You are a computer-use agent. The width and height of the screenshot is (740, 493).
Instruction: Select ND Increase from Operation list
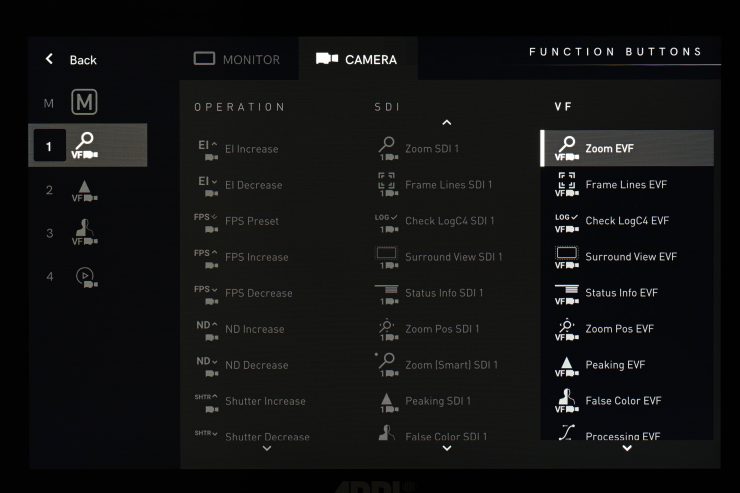click(x=254, y=329)
